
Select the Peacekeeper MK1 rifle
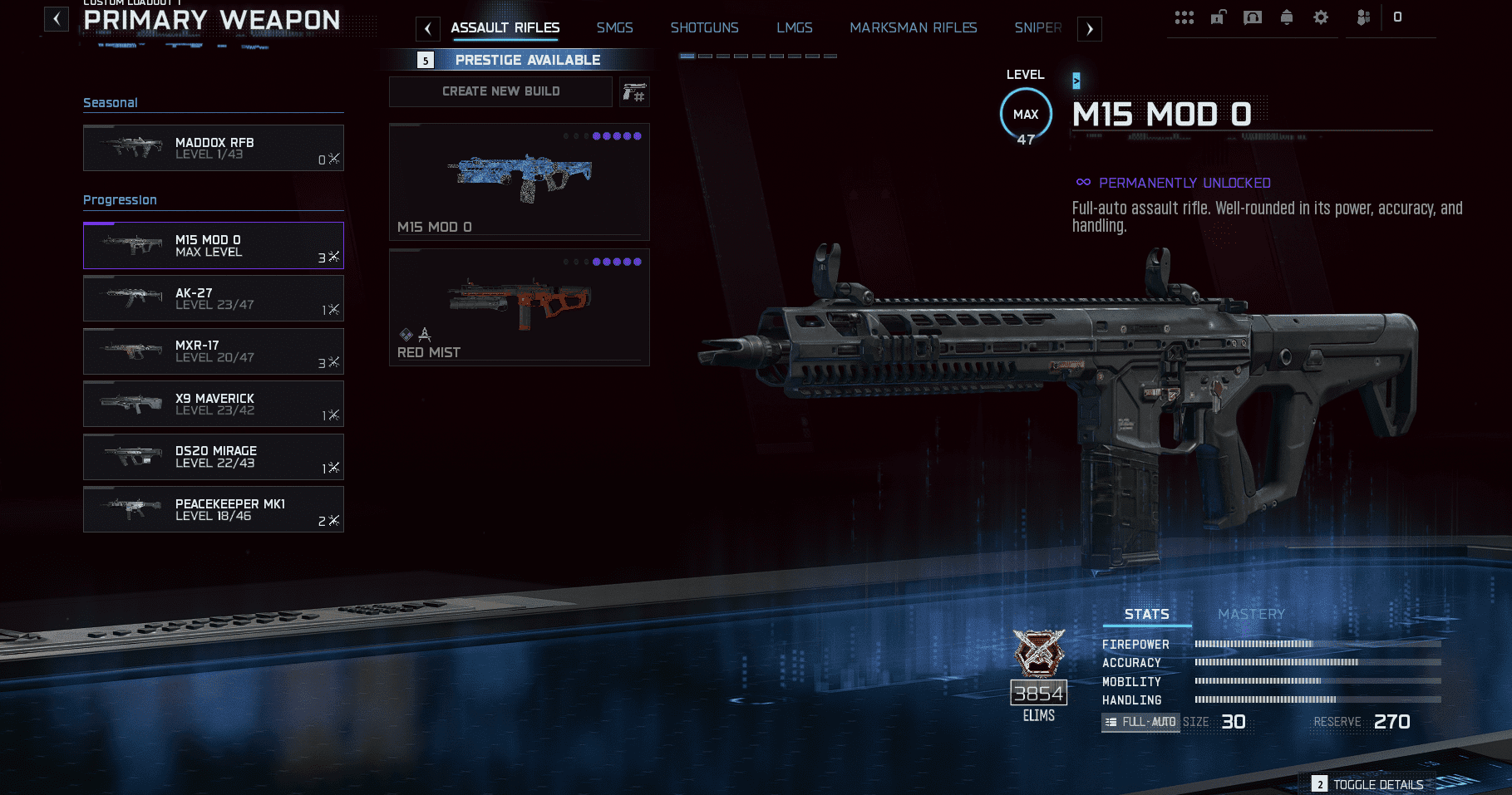coord(213,509)
